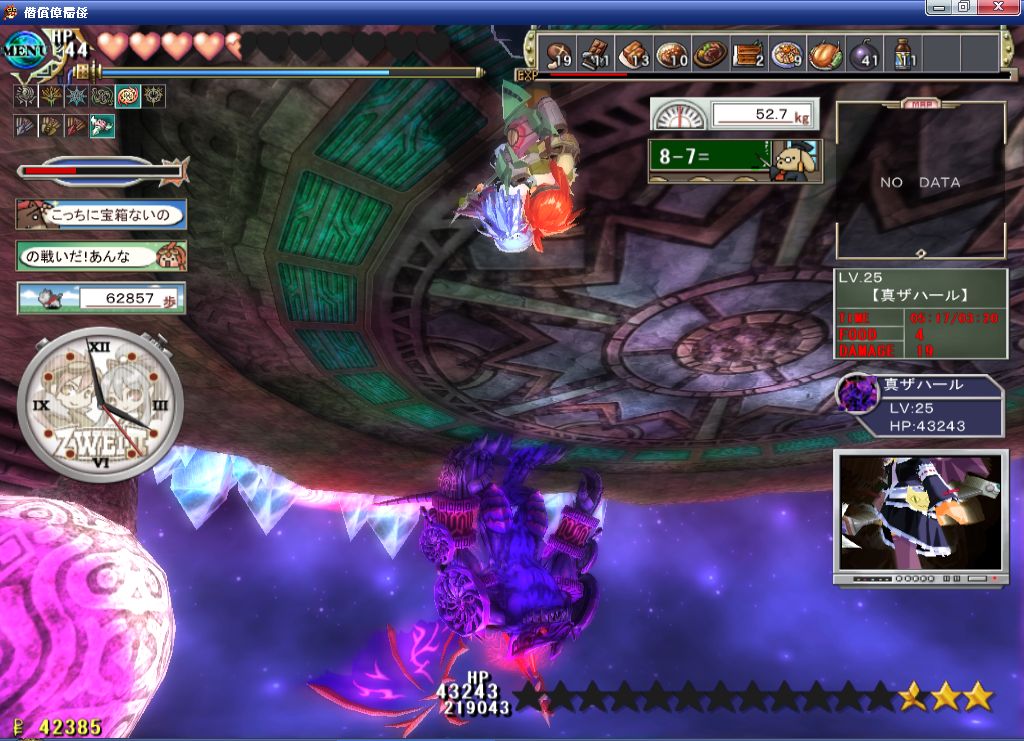Activate the highlighted pink flower skill icon
Viewport: 1024px width, 741px height.
click(x=102, y=125)
